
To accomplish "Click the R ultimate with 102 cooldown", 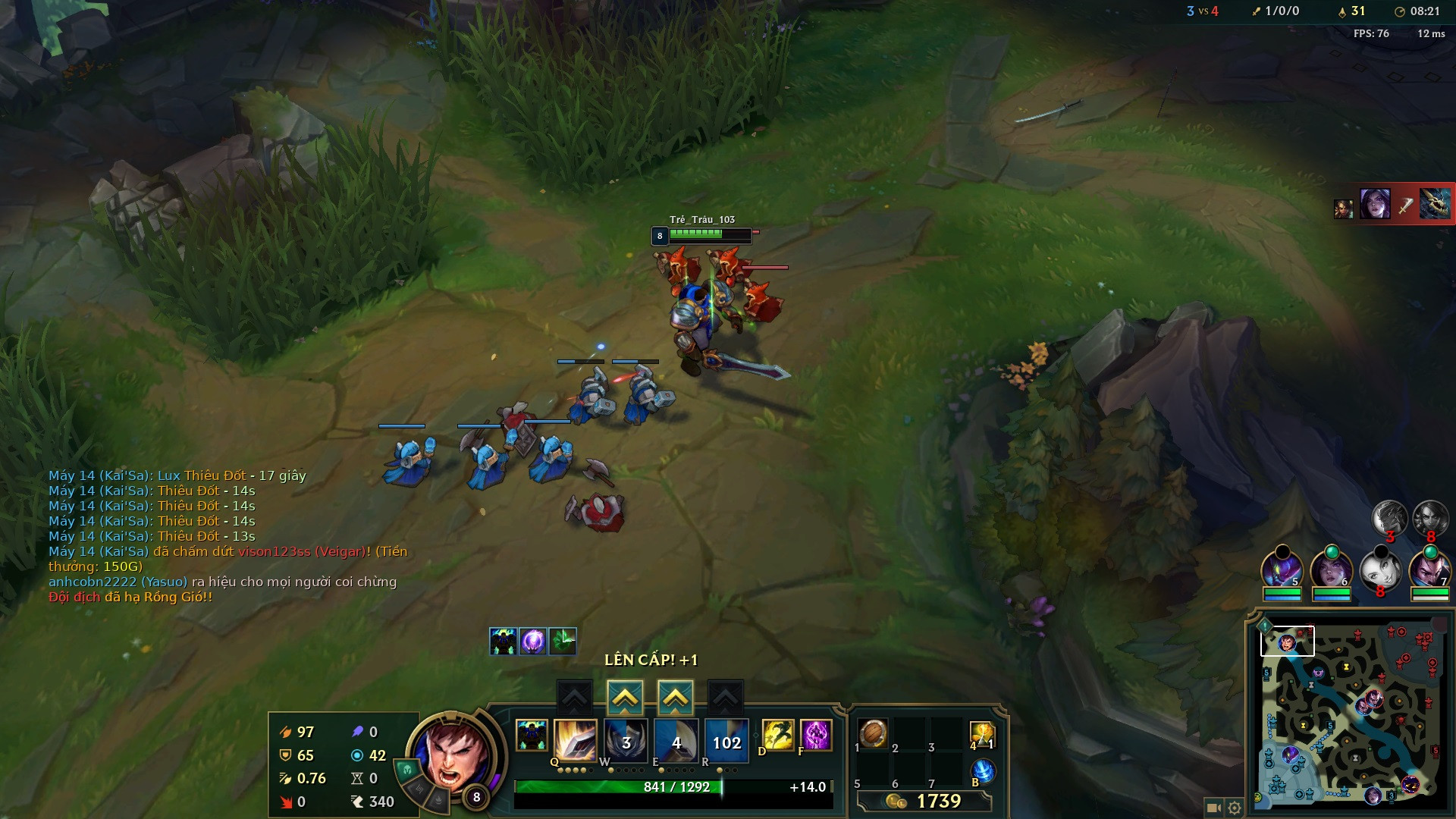I will click(726, 741).
